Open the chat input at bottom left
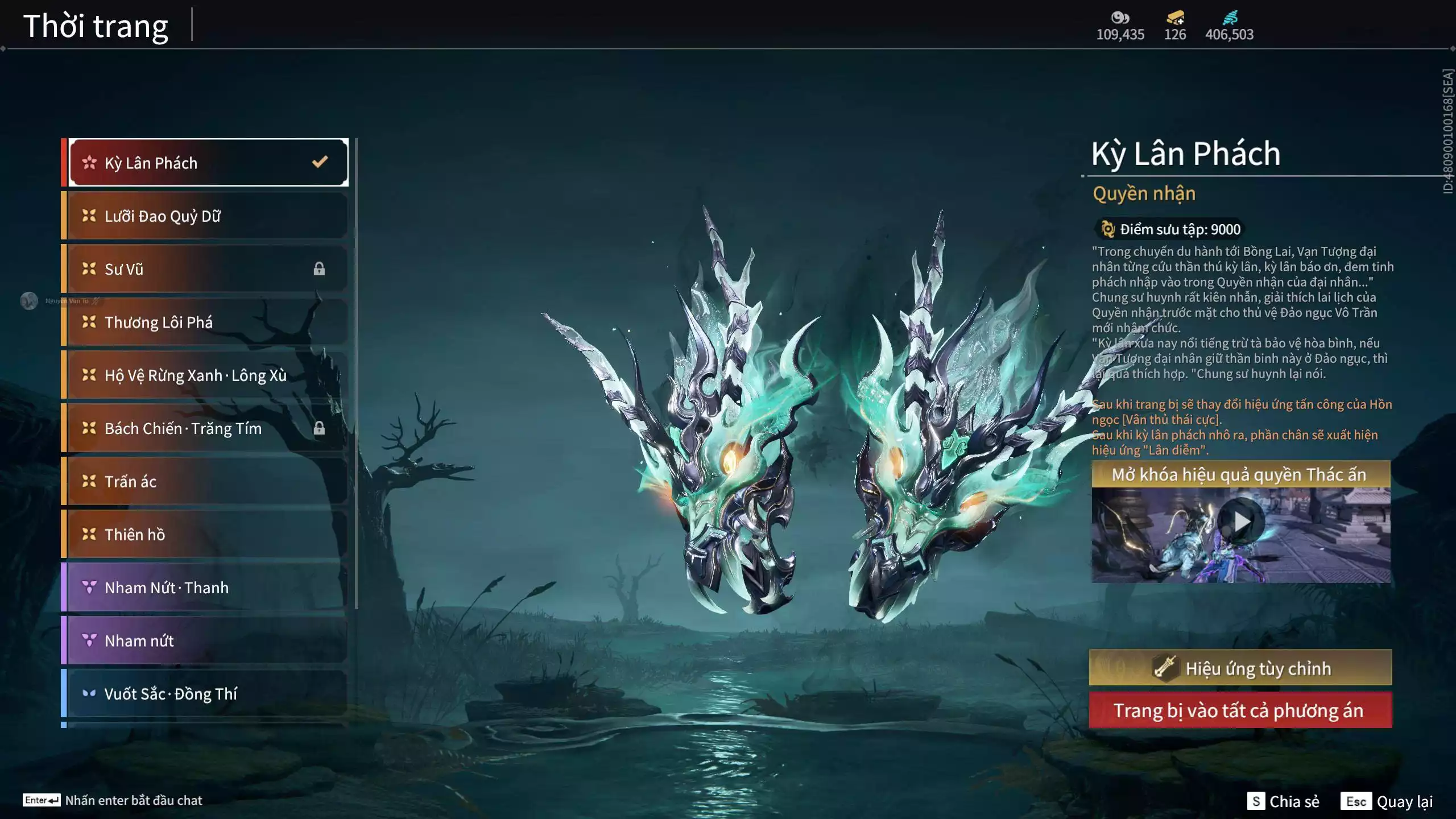Screen dimensions: 1456x819 (113, 800)
